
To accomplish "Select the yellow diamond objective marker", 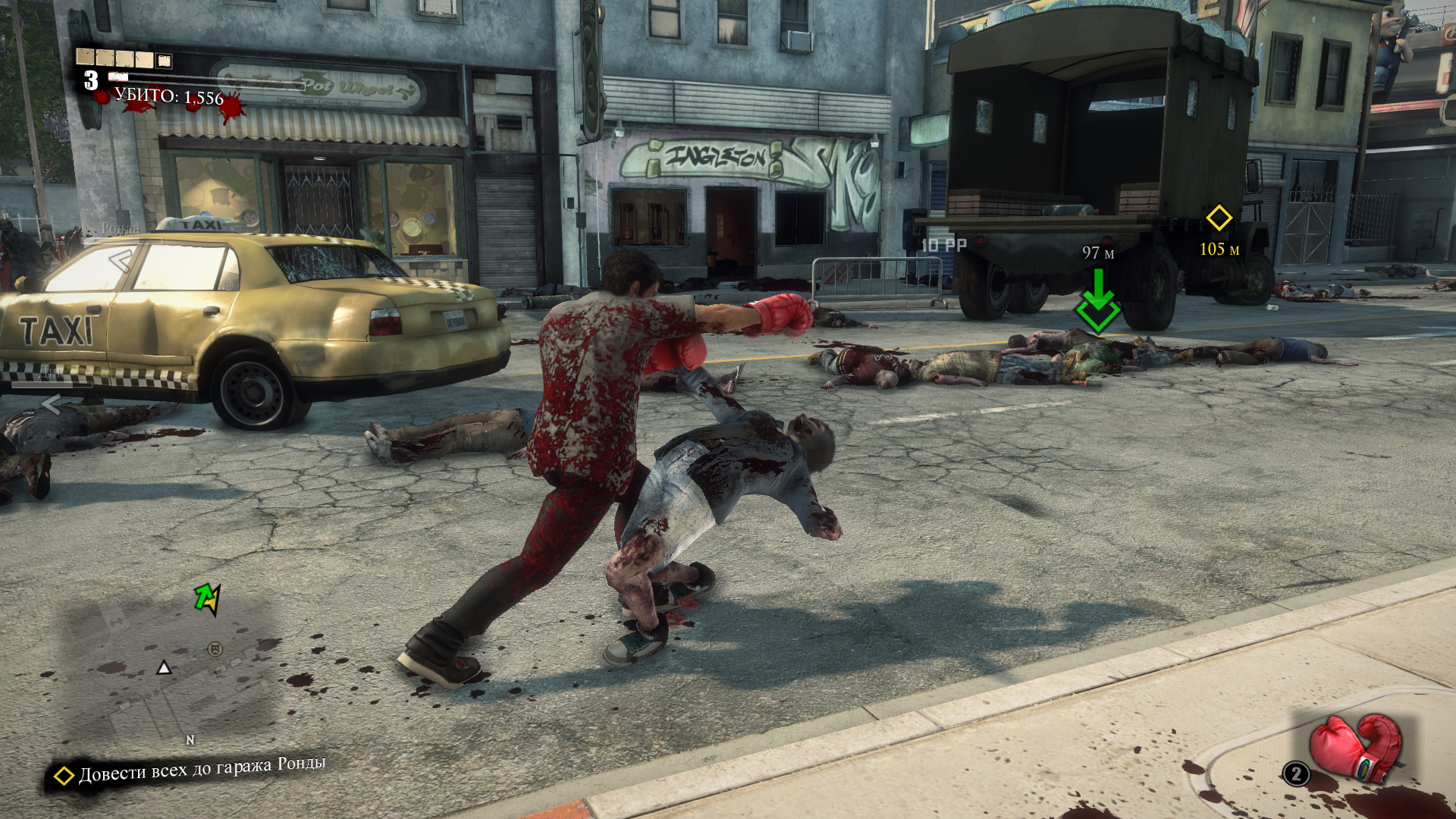I will tap(1219, 218).
